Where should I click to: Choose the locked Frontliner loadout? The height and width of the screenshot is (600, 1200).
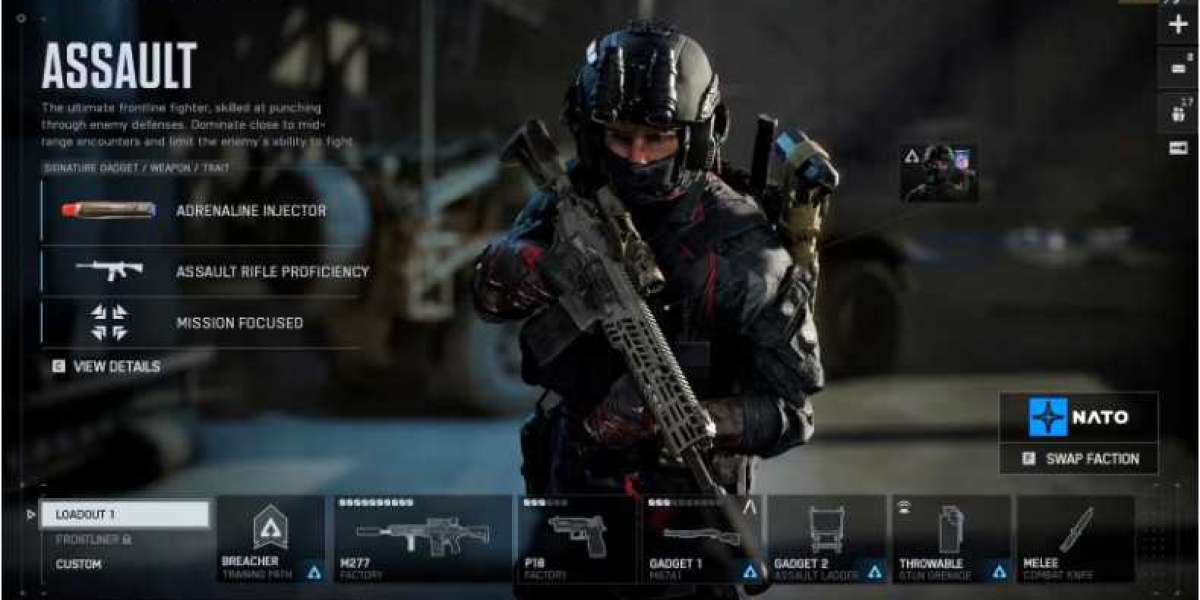93,540
